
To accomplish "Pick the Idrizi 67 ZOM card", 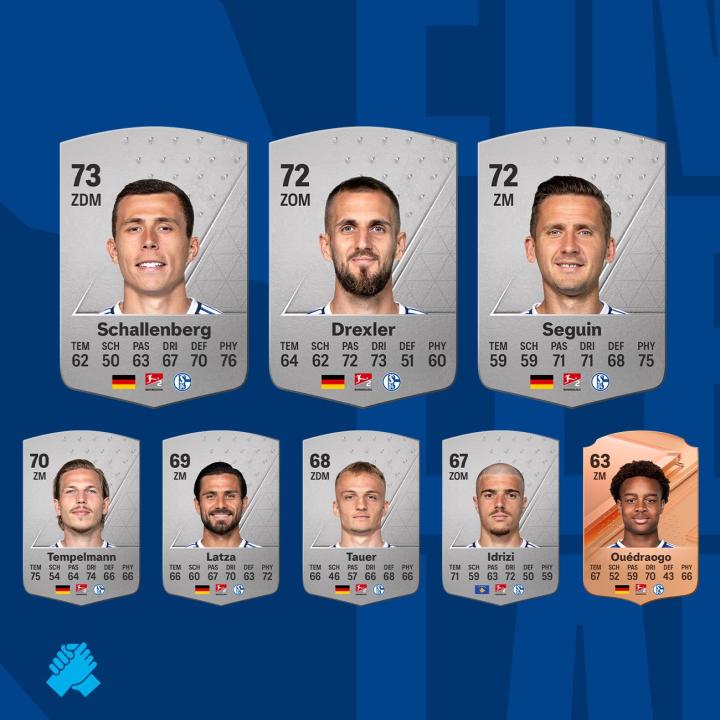I will click(x=500, y=515).
